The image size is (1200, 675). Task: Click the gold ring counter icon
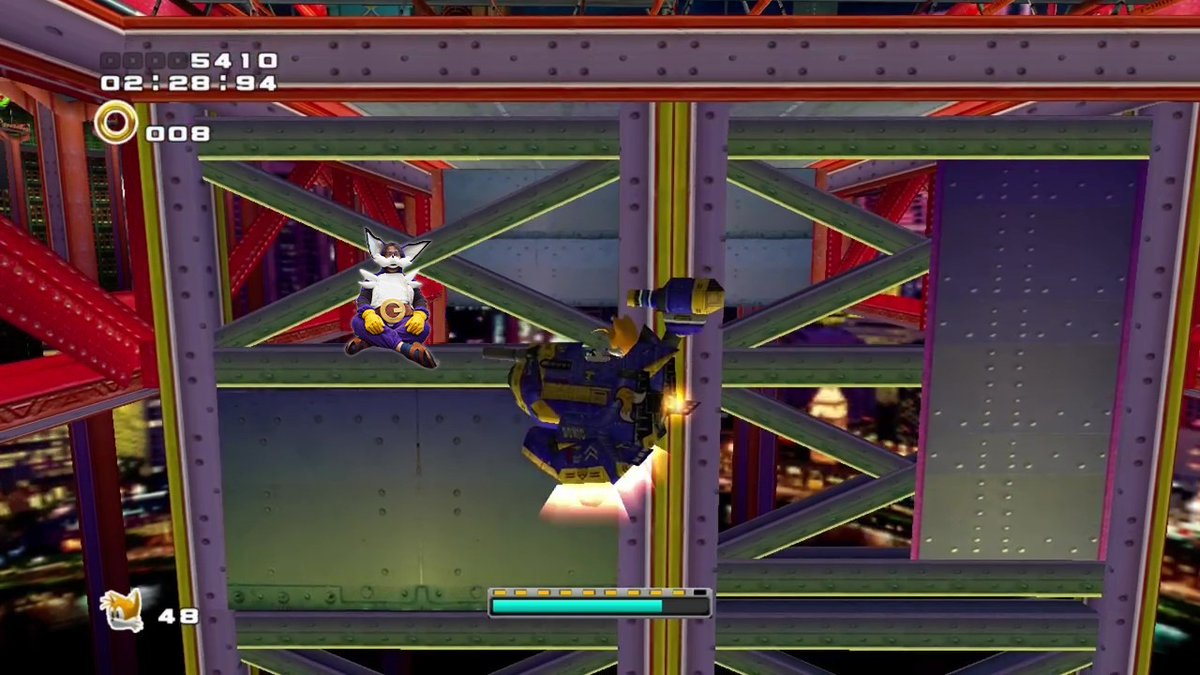[116, 124]
